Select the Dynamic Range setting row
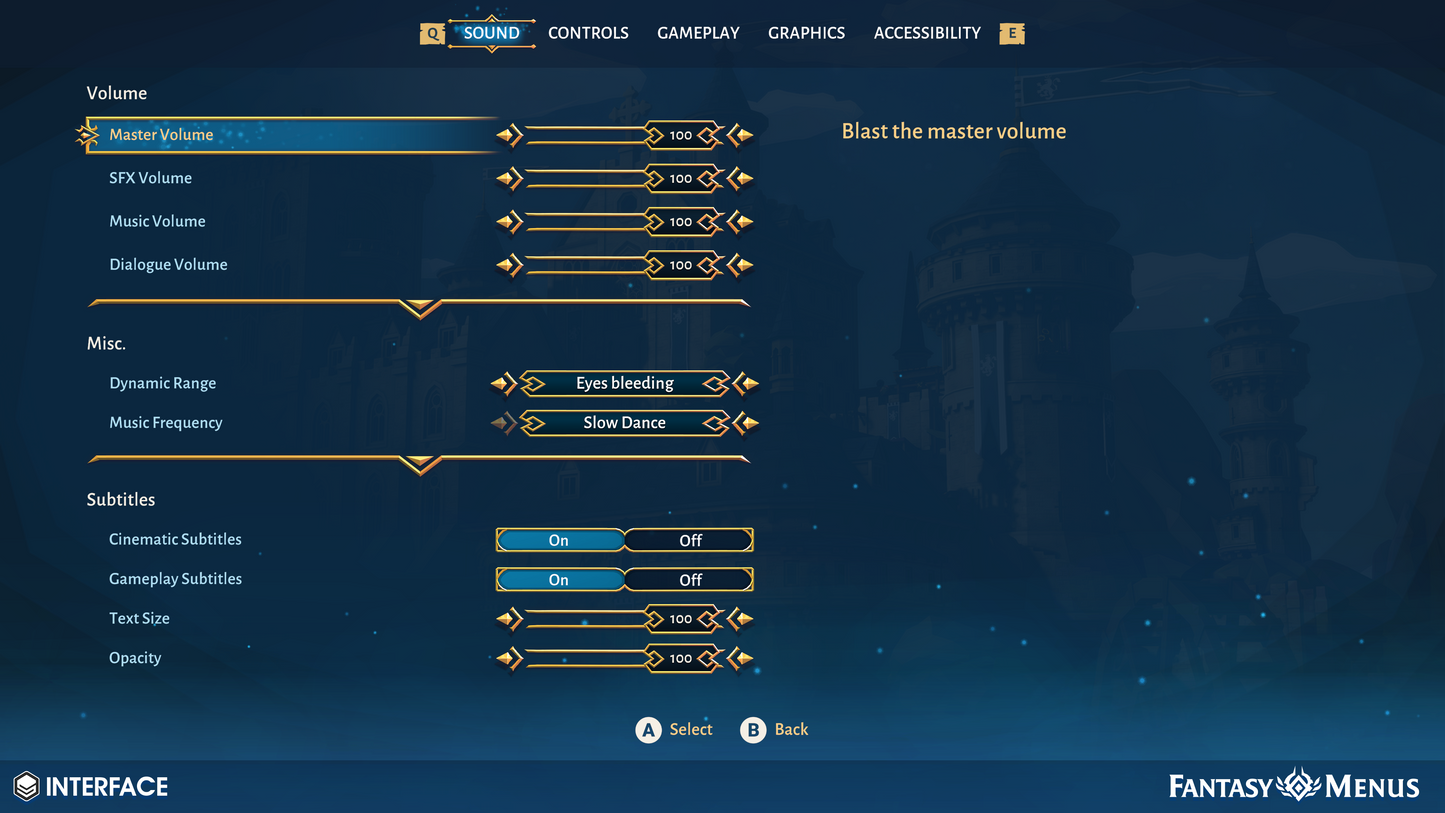This screenshot has height=813, width=1445. [x=162, y=383]
